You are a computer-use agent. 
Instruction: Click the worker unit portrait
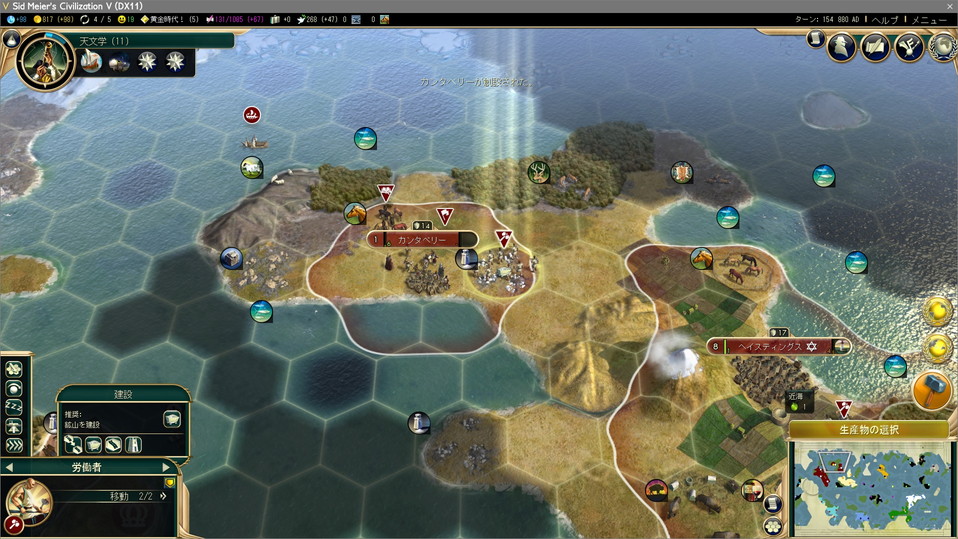(30, 500)
